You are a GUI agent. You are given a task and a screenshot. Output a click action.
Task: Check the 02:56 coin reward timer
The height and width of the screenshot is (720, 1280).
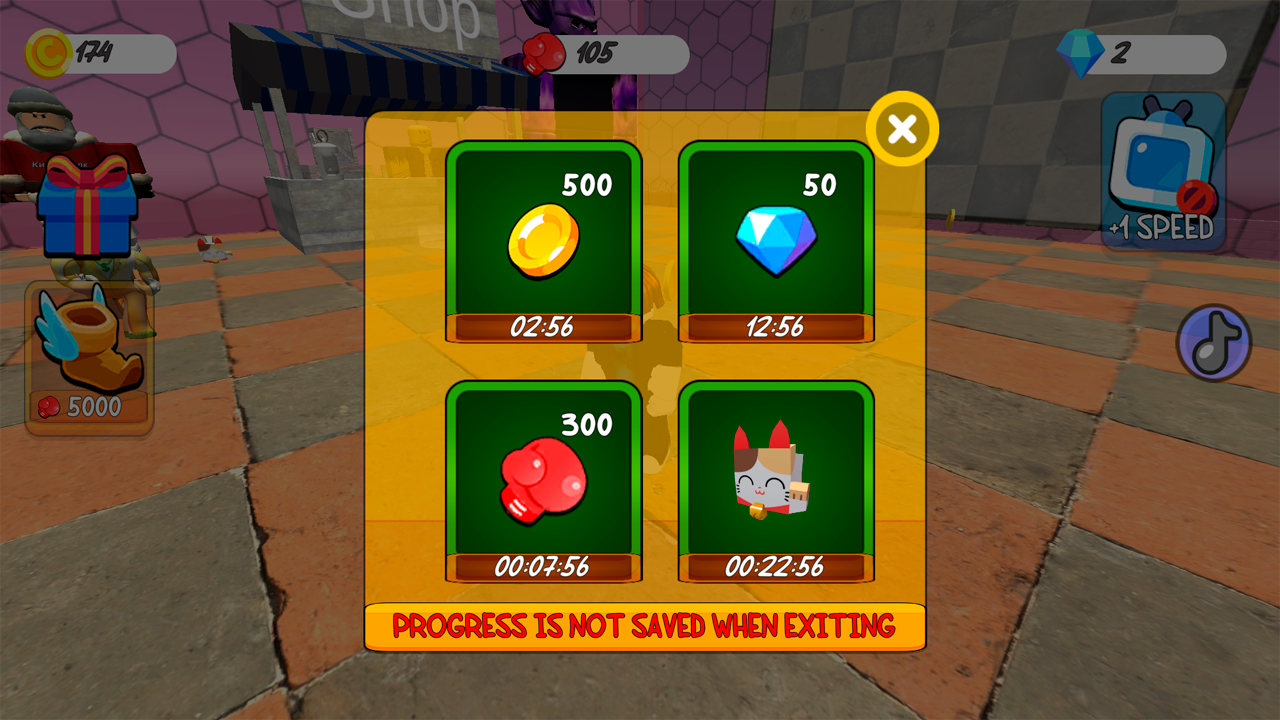(x=543, y=326)
